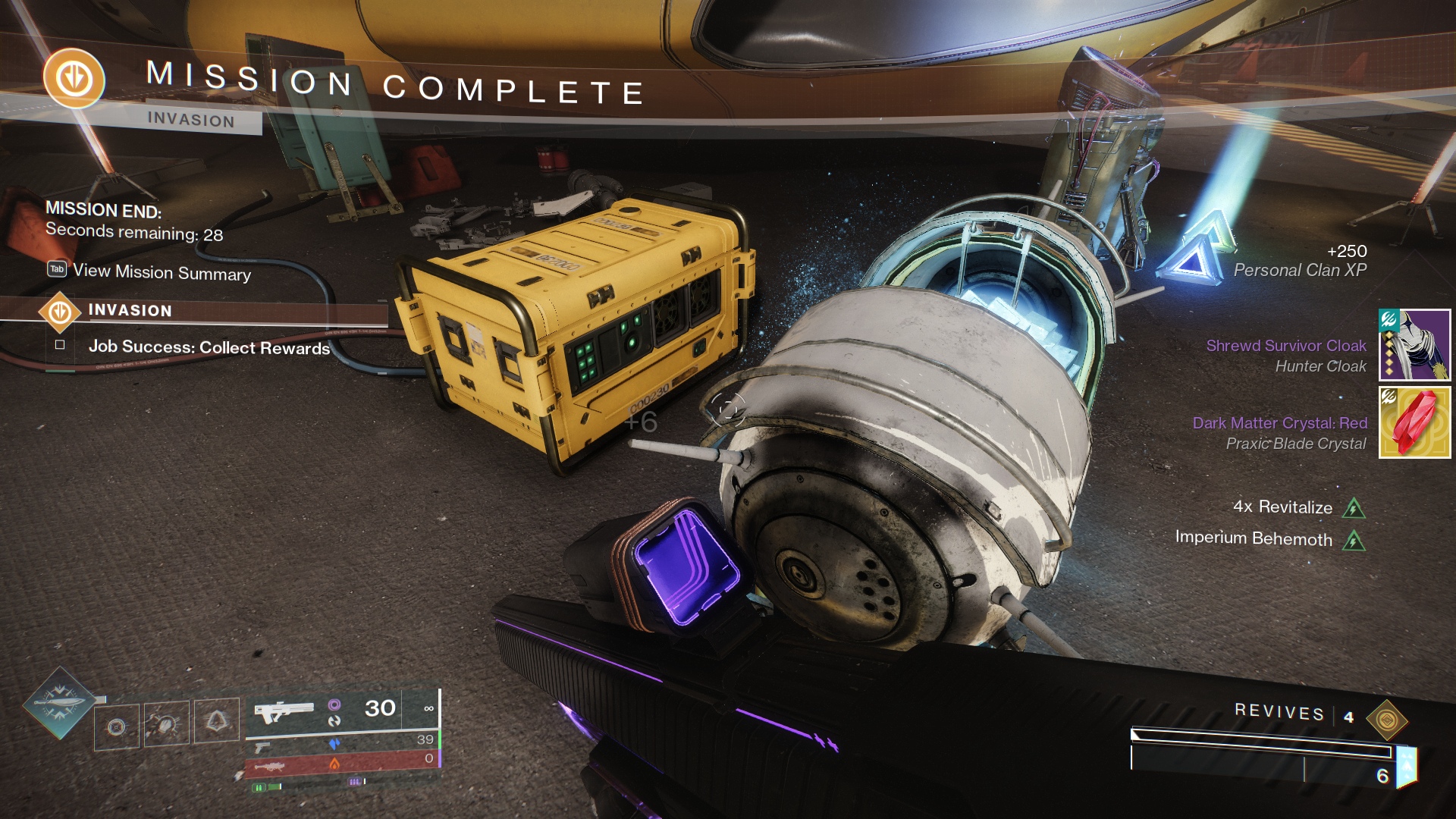Viewport: 1456px width, 819px height.
Task: Click the Imperium Behemoth modifier icon
Action: tap(1354, 541)
